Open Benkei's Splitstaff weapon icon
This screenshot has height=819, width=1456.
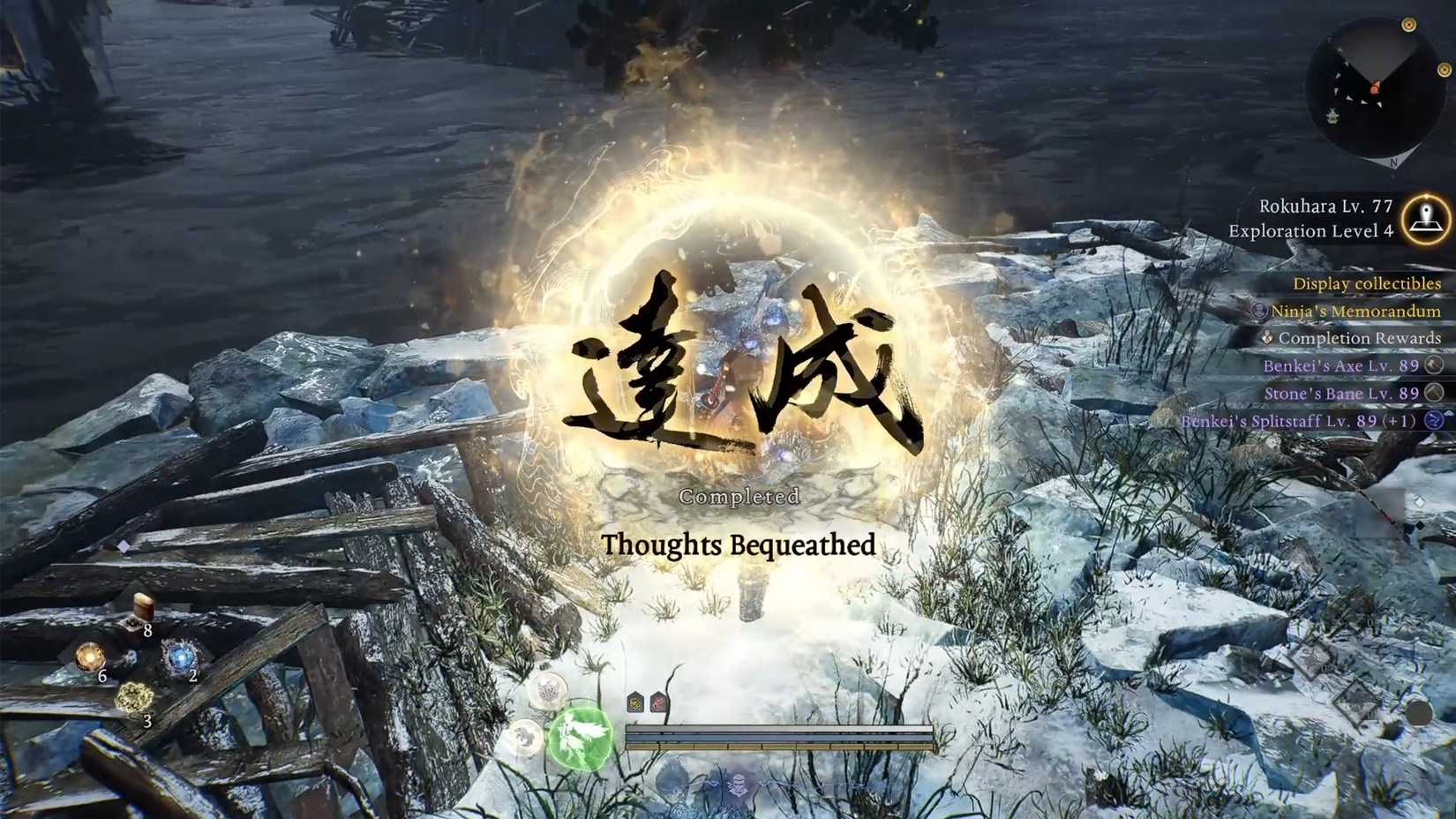point(1431,421)
